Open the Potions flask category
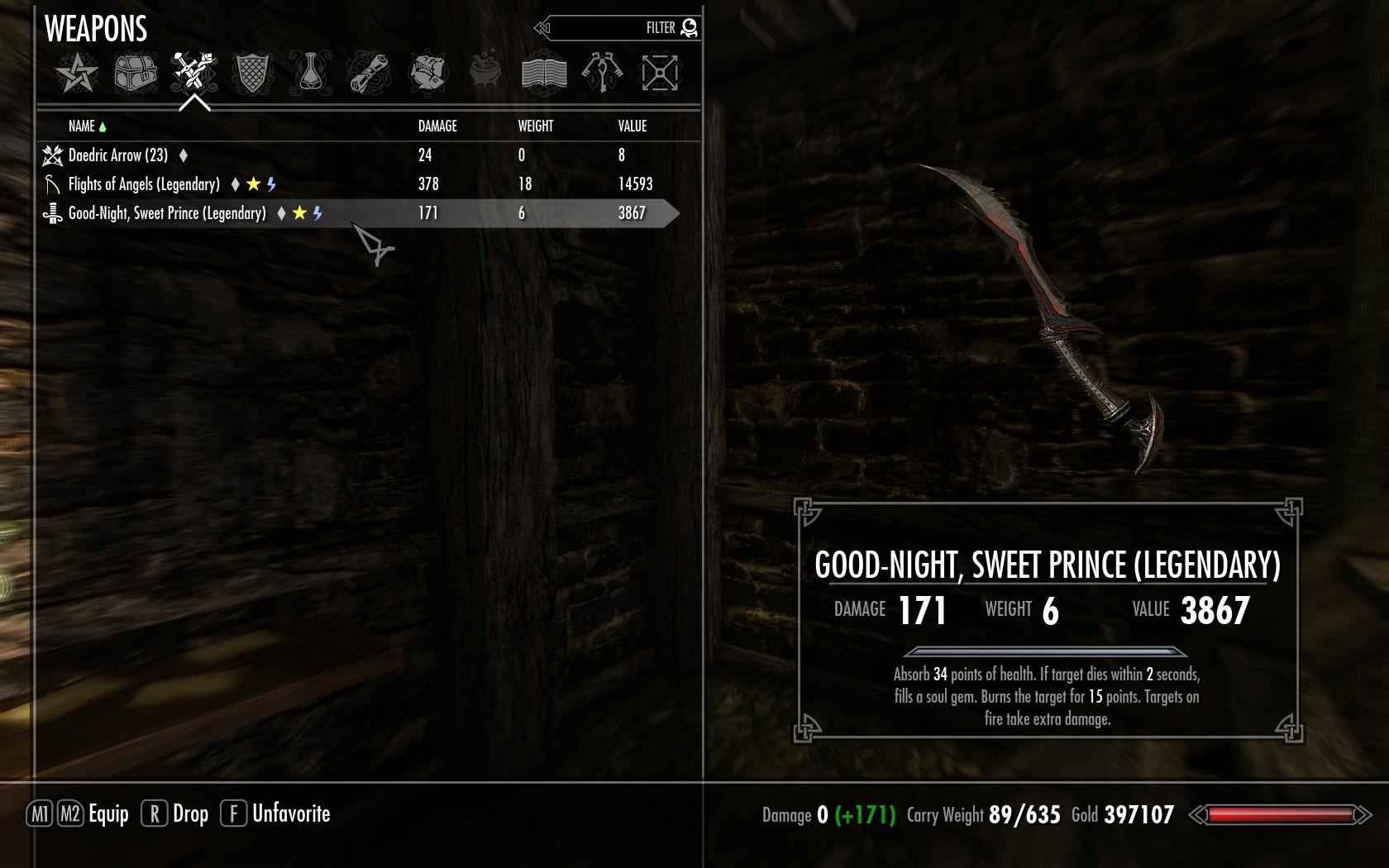Viewport: 1389px width, 868px height. click(311, 73)
